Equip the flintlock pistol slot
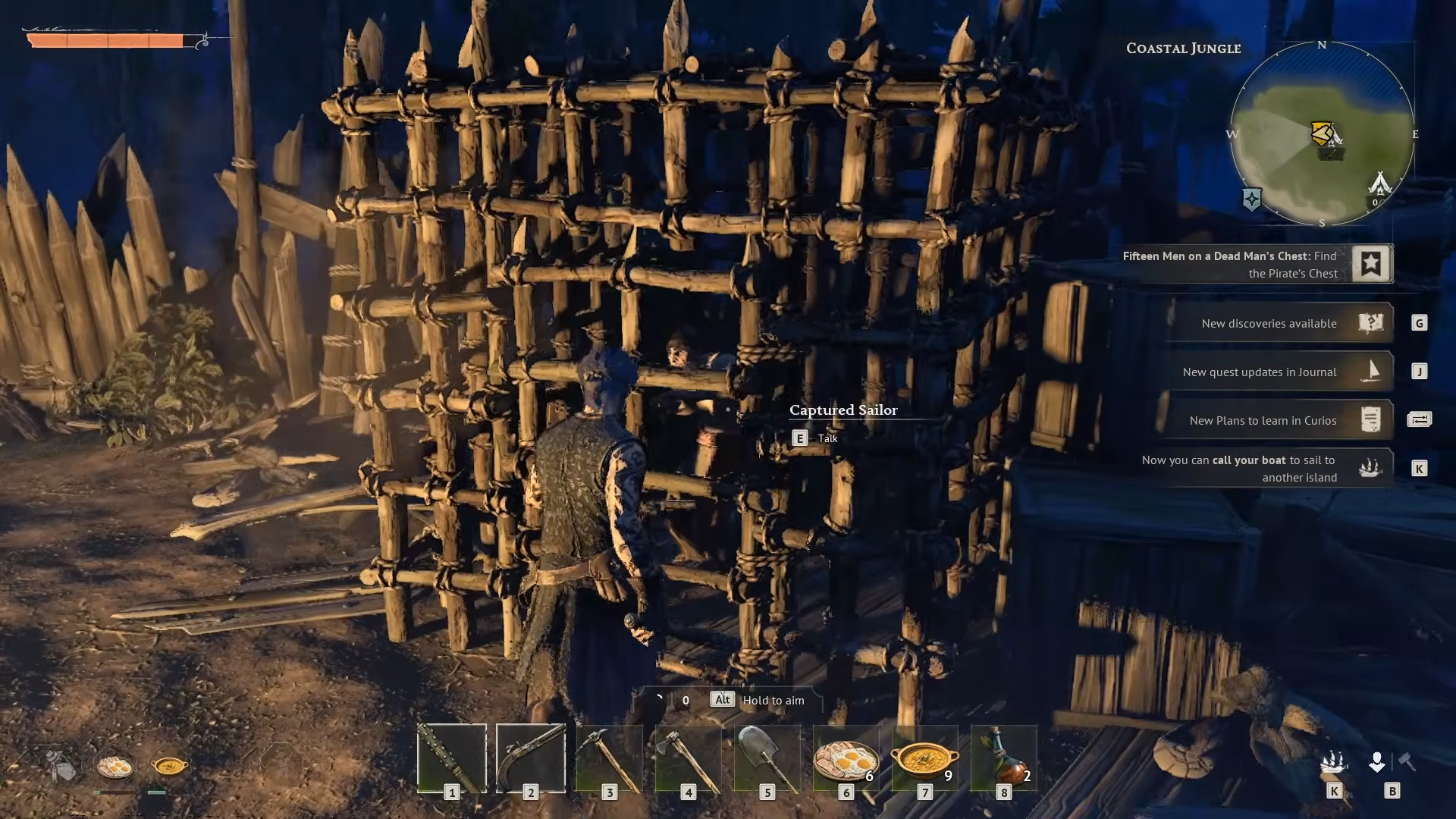 pyautogui.click(x=531, y=758)
